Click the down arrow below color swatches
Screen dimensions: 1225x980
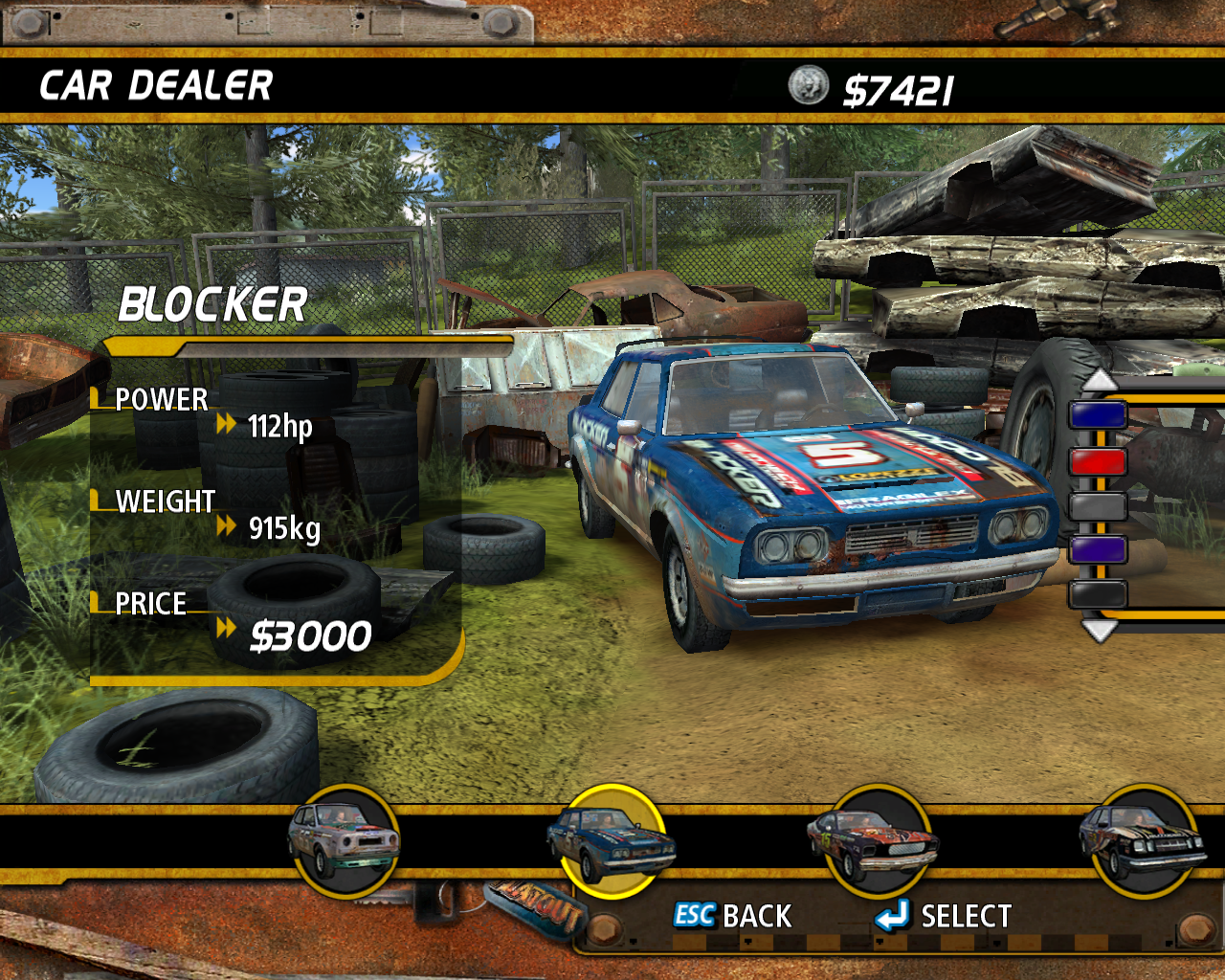1099,630
